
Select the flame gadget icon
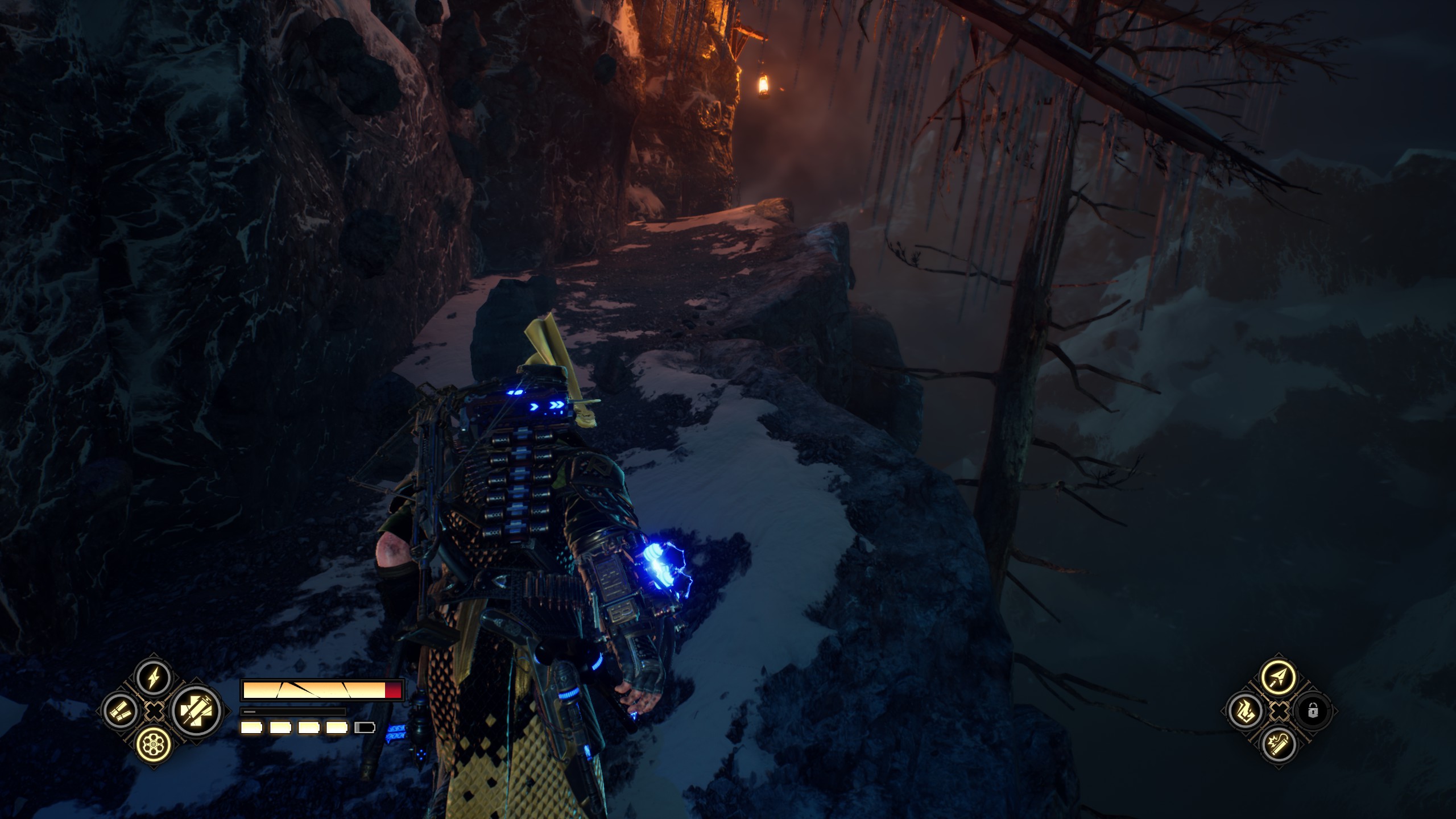tap(1244, 711)
